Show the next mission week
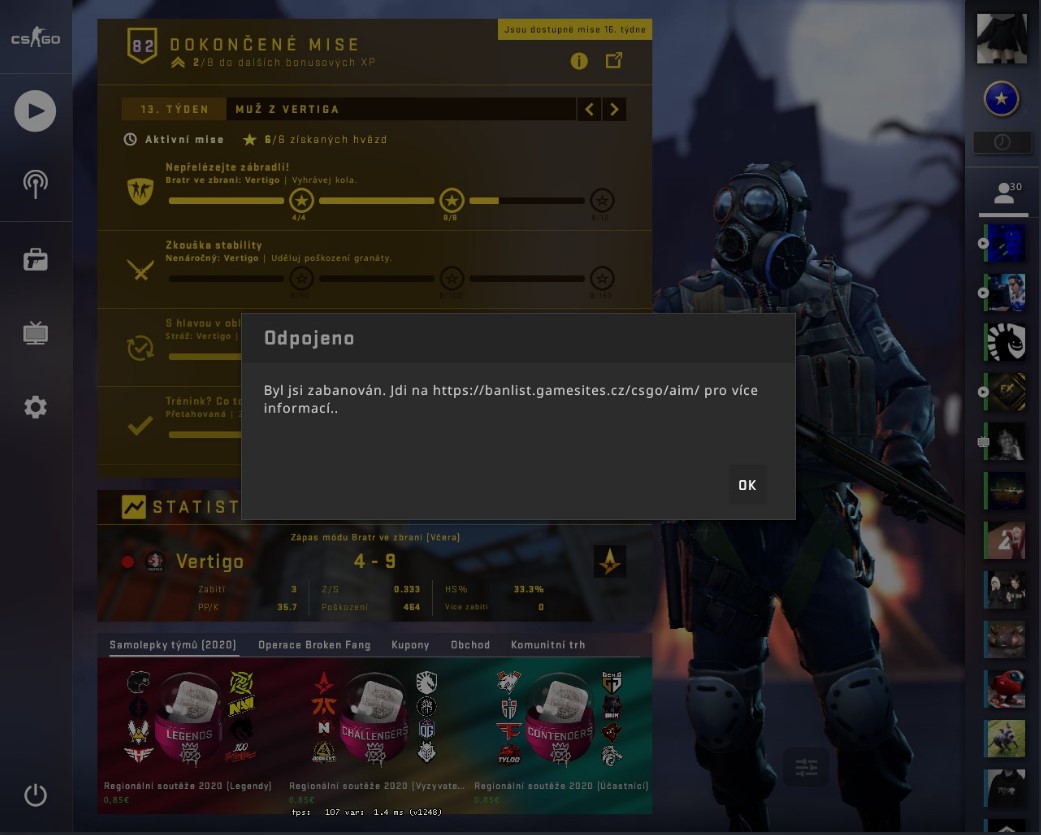 point(614,109)
